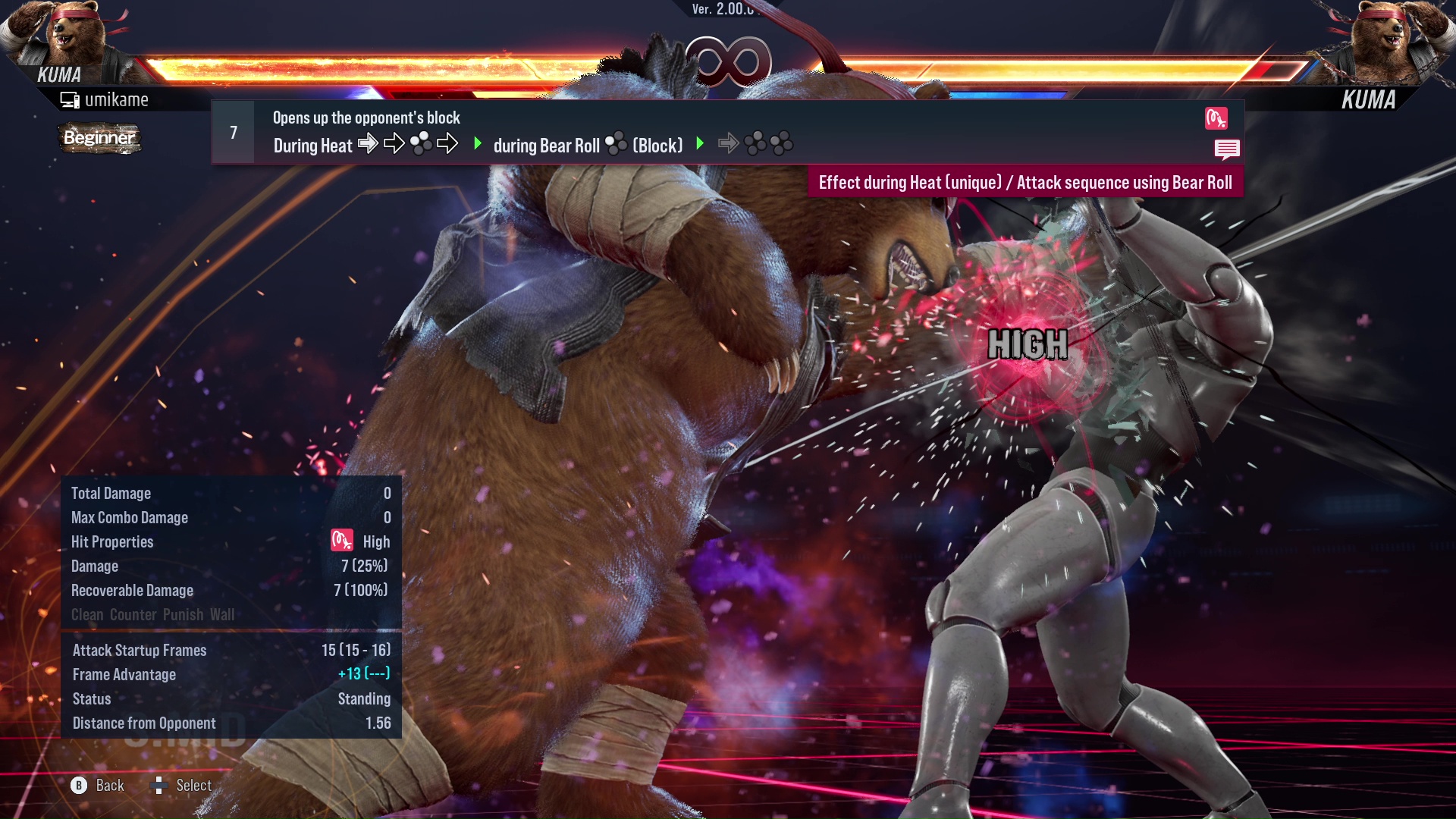Image resolution: width=1456 pixels, height=819 pixels.
Task: Toggle the Wall hit filter label
Action: [x=223, y=615]
